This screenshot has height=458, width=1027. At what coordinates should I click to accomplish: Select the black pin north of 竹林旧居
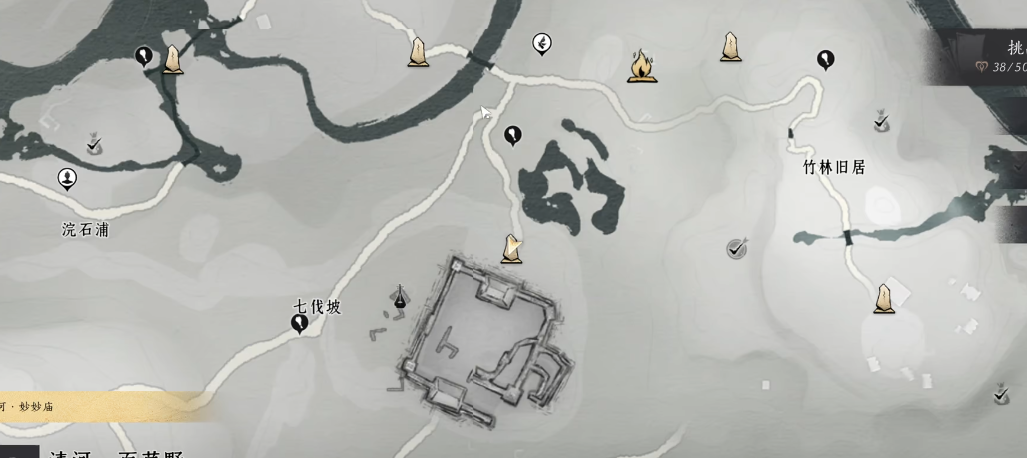(825, 59)
